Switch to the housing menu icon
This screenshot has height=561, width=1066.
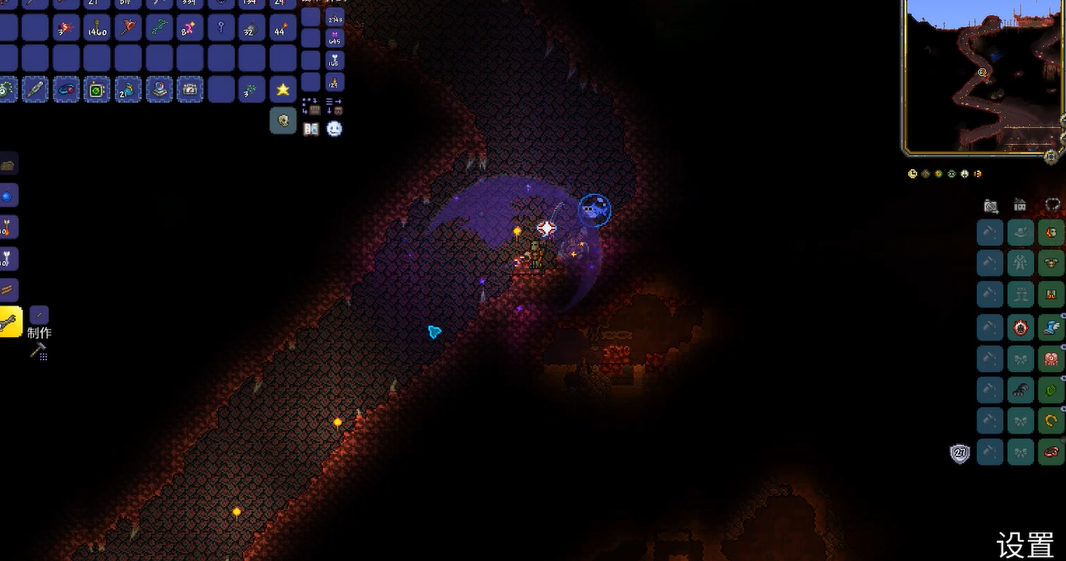1020,206
